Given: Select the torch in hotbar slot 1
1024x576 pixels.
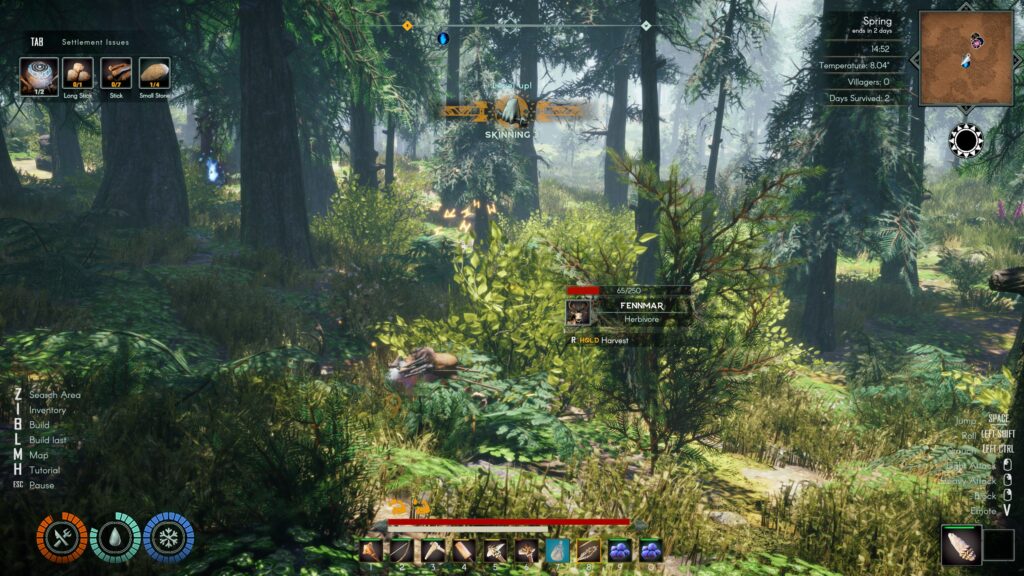Looking at the screenshot, I should [371, 549].
